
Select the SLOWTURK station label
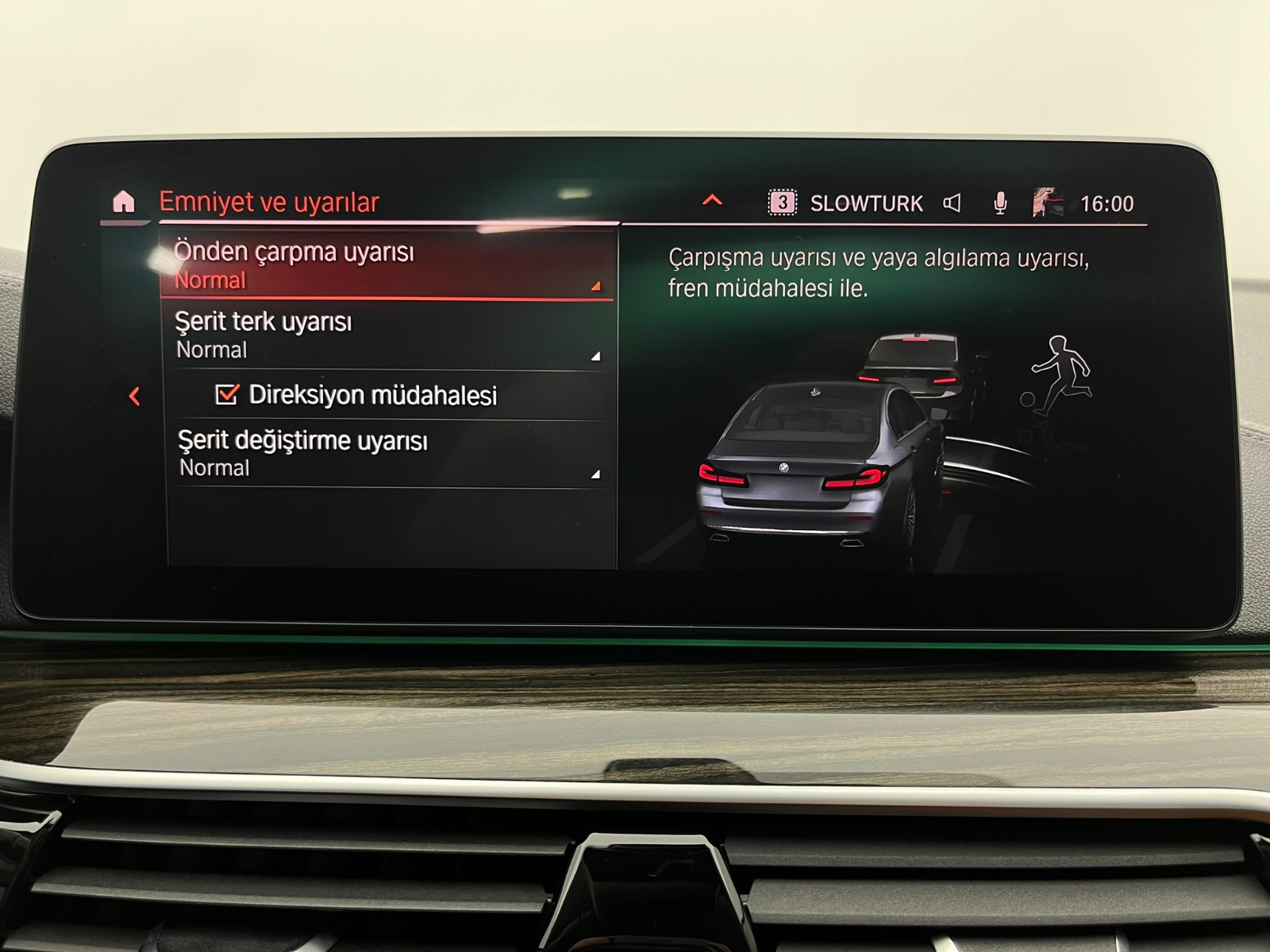pos(865,202)
